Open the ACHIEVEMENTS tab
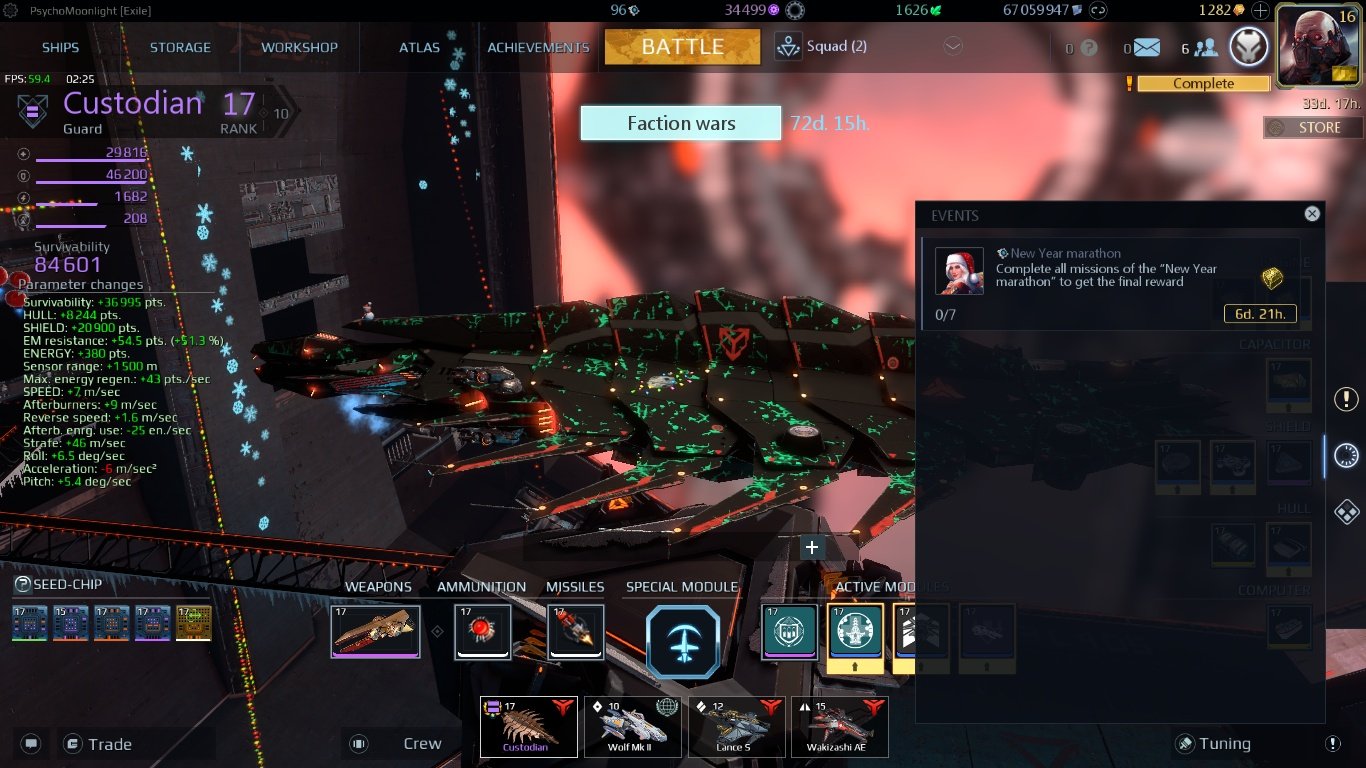 (x=538, y=46)
